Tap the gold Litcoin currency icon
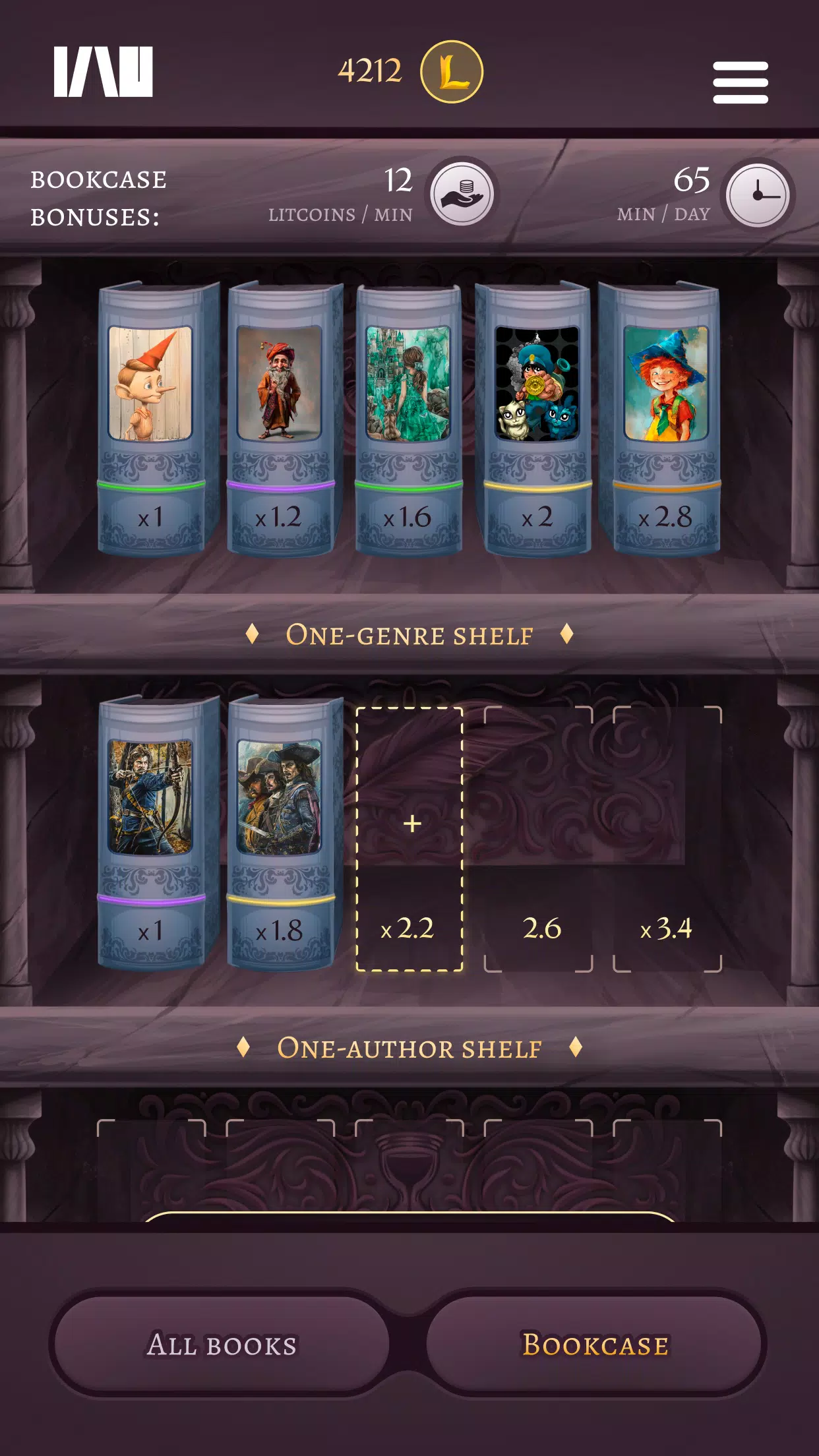 tap(452, 72)
